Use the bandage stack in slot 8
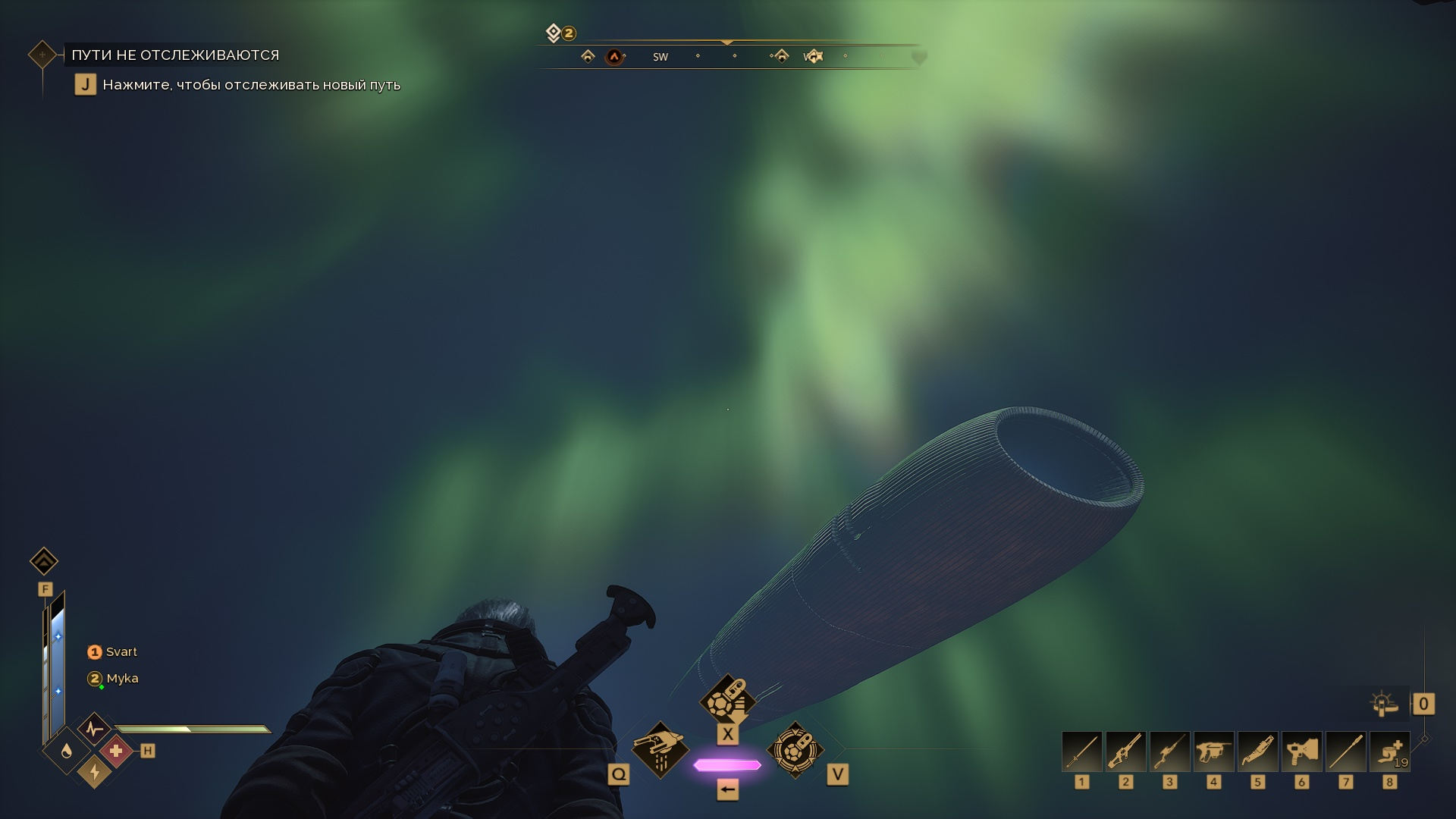Image resolution: width=1456 pixels, height=819 pixels. (1389, 752)
